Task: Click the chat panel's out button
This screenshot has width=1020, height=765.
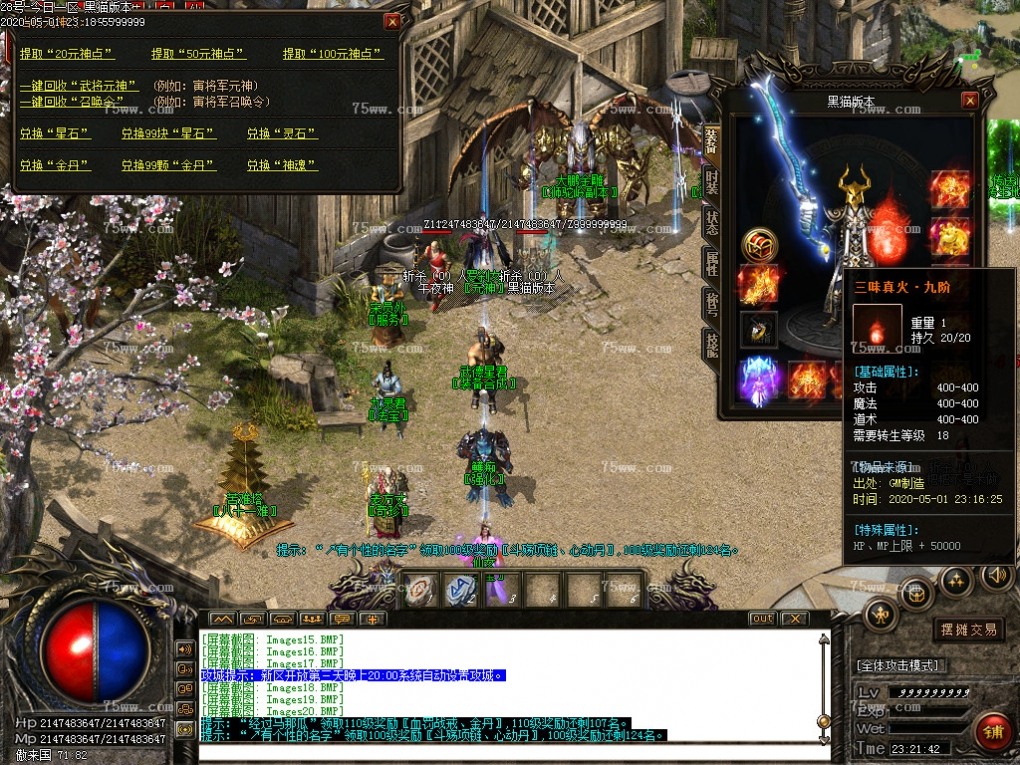Action: (762, 619)
